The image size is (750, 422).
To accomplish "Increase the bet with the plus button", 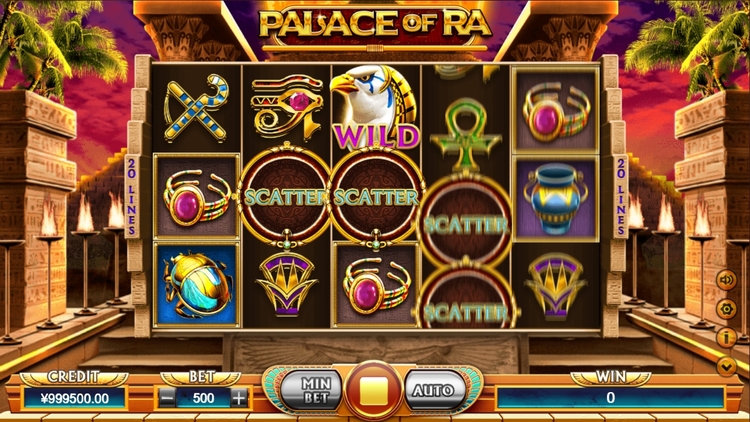I will [238, 396].
